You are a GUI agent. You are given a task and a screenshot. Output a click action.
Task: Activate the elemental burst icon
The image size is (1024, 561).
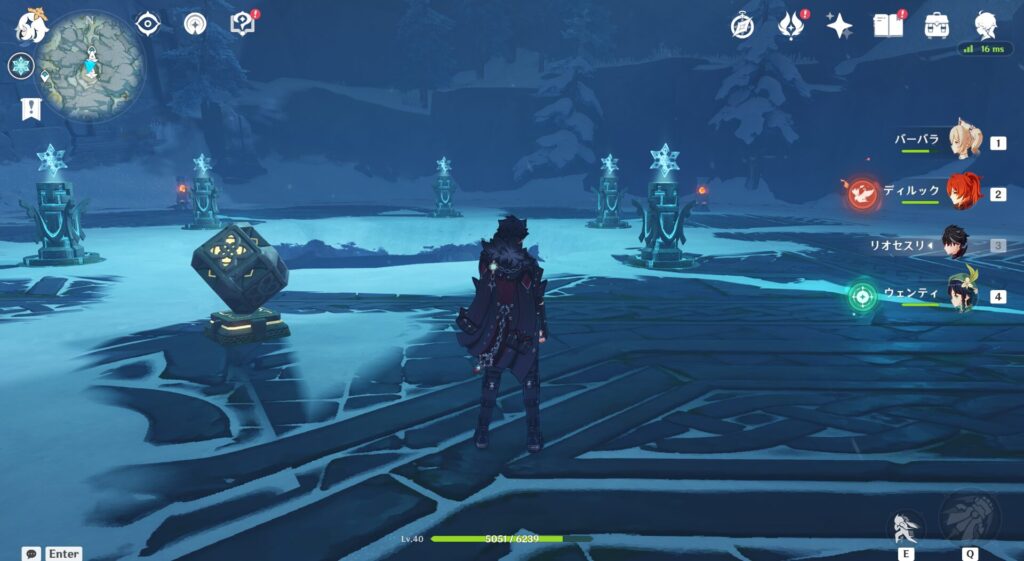coord(969,517)
